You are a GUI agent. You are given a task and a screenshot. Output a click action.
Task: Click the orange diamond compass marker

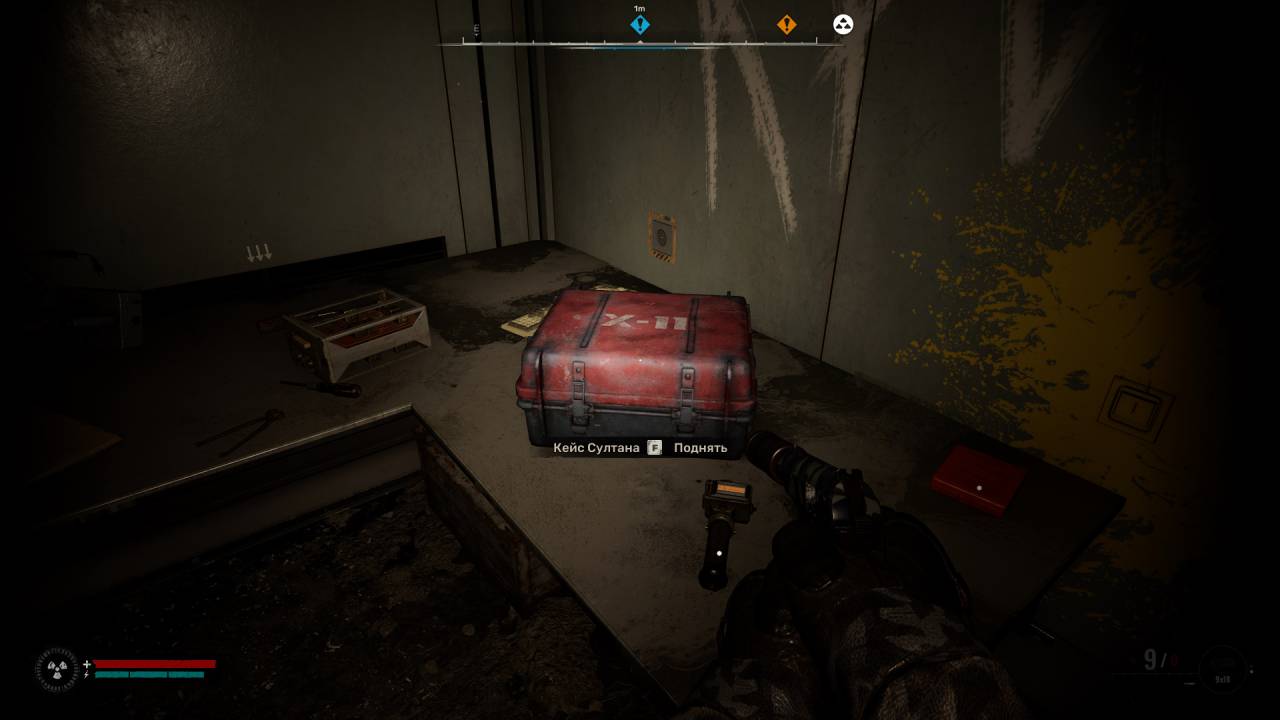click(x=787, y=25)
